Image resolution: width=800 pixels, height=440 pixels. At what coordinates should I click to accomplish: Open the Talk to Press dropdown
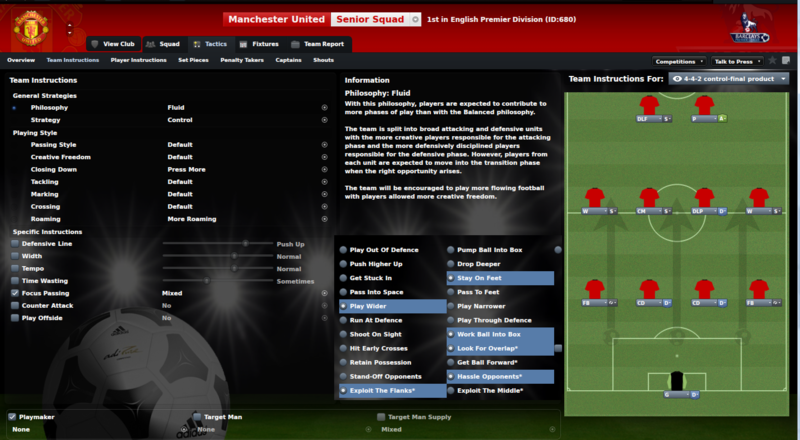coord(738,61)
